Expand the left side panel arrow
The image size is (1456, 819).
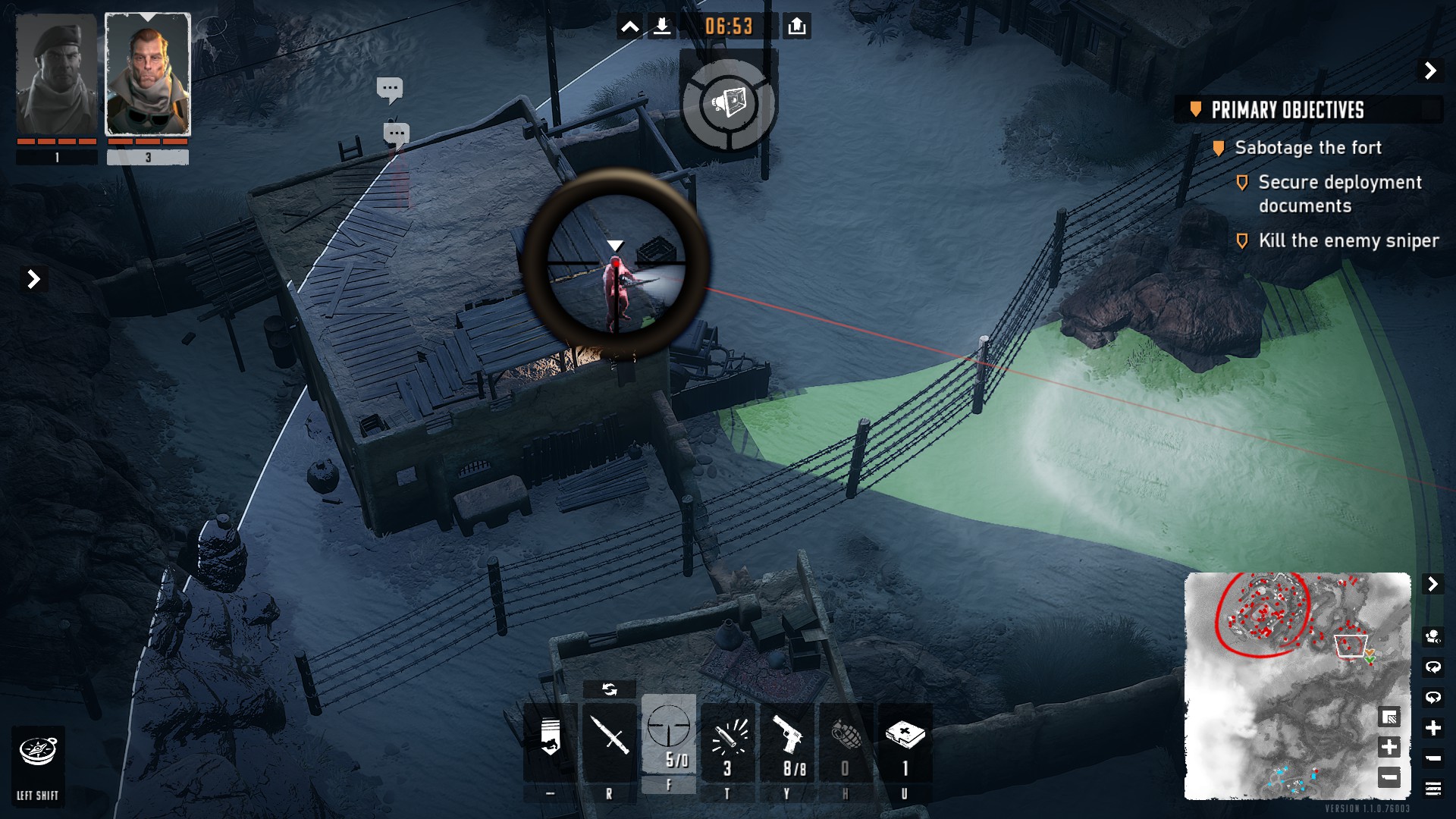tap(33, 279)
